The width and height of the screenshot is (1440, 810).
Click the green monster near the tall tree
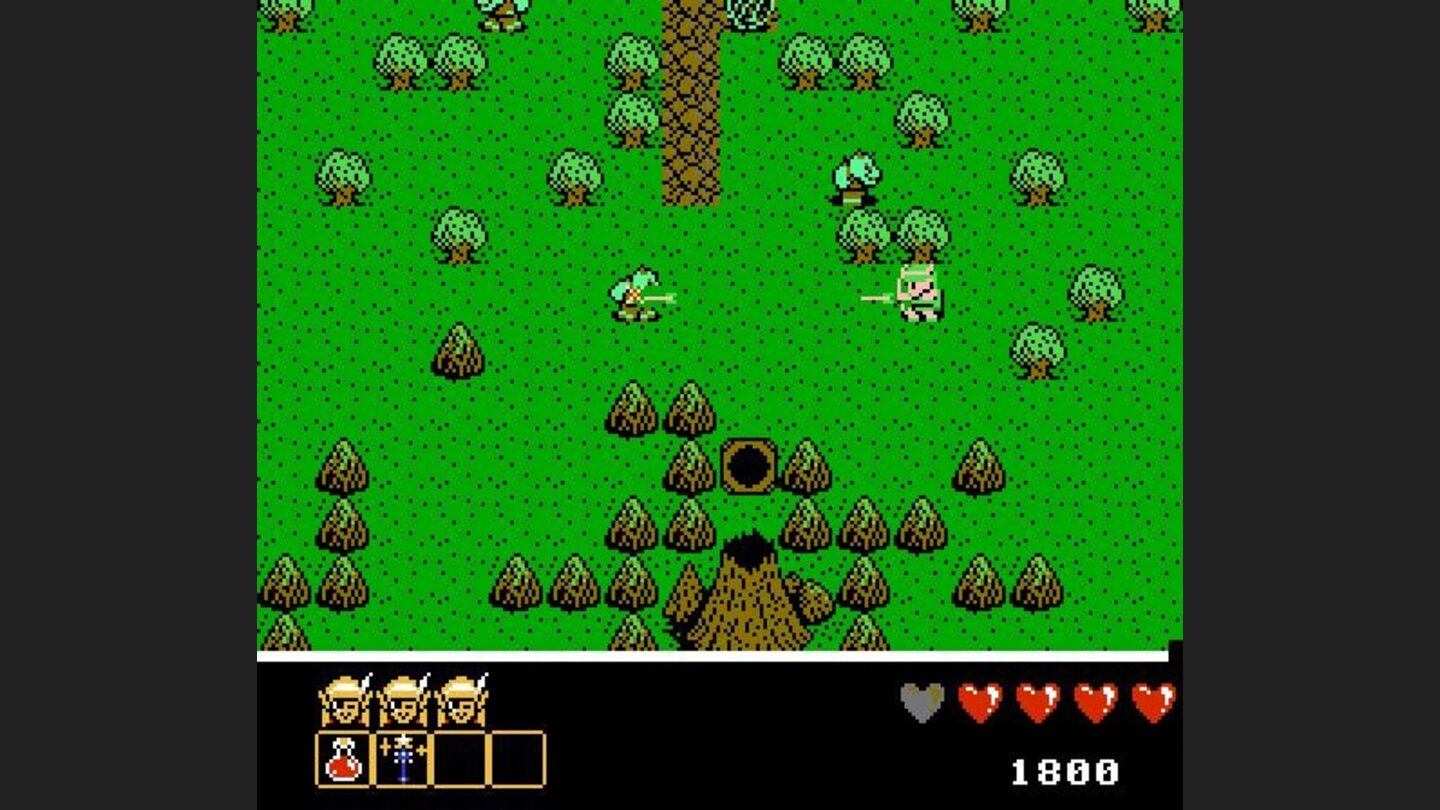[x=857, y=180]
